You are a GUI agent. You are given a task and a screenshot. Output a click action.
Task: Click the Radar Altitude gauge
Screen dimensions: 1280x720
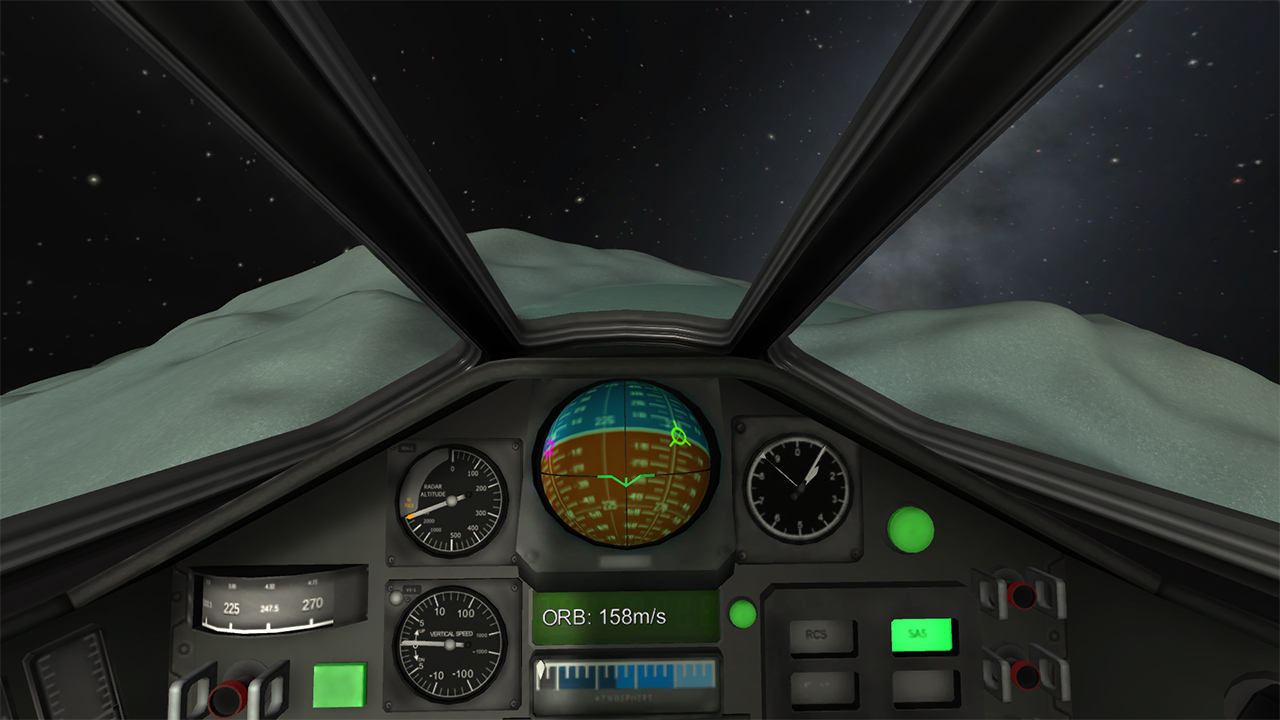click(x=450, y=500)
